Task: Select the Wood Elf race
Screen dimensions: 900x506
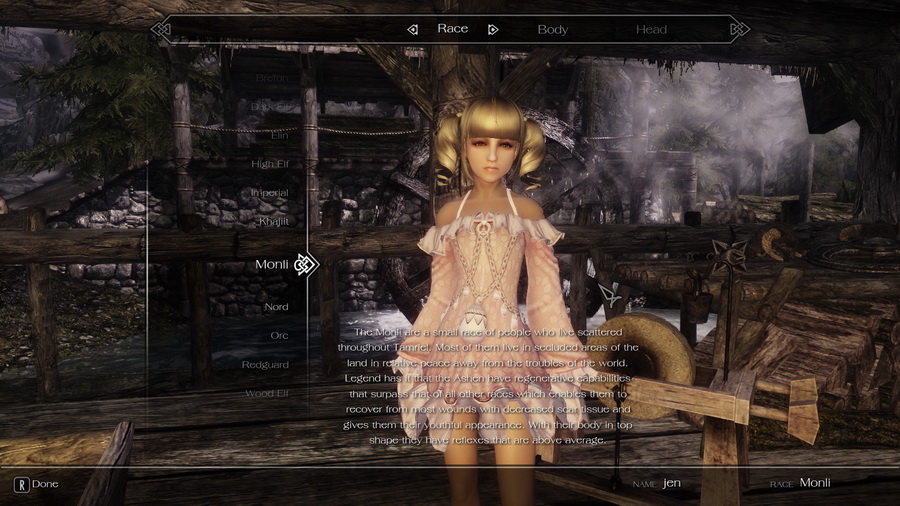Action: point(267,393)
